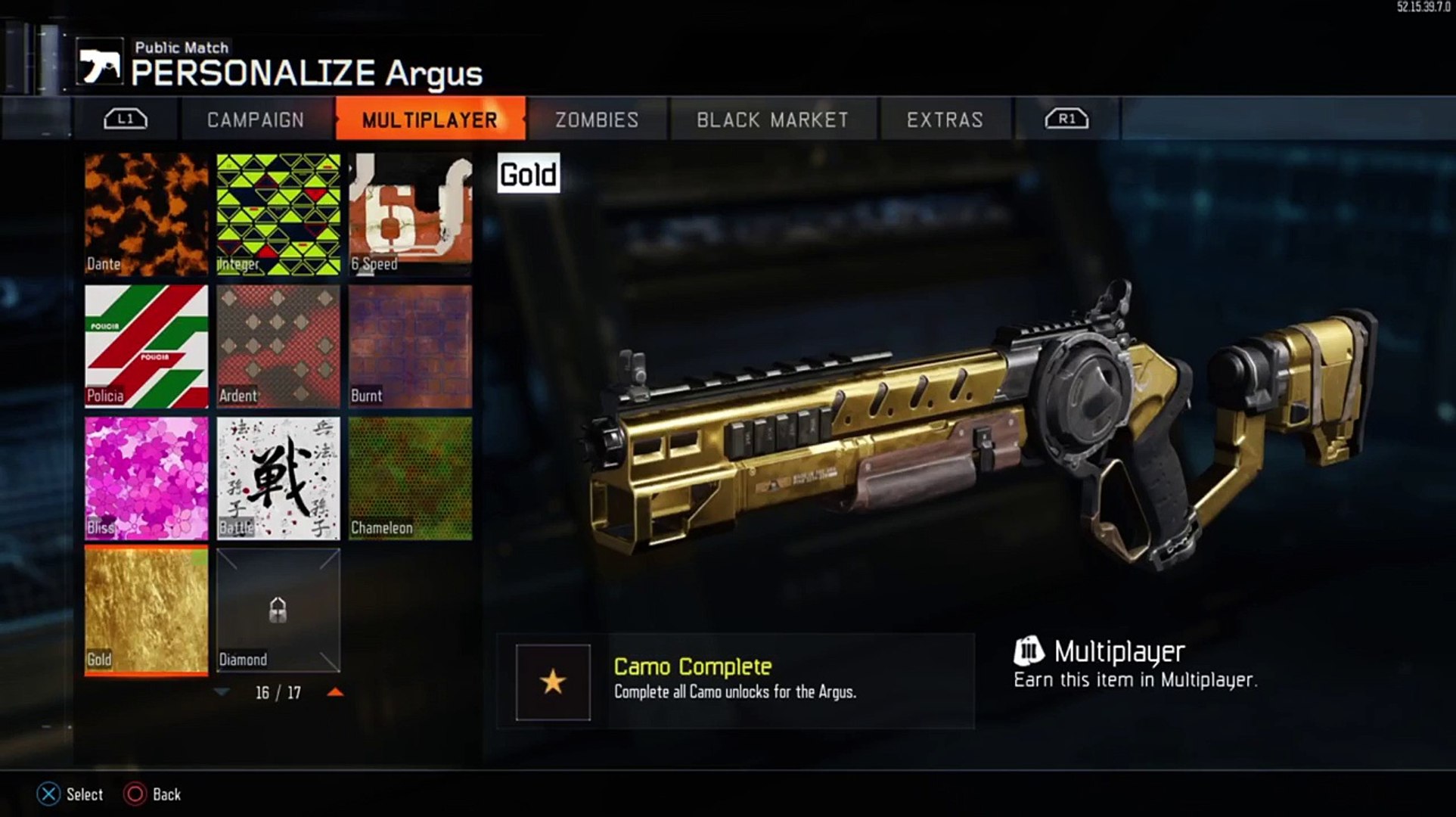The image size is (1456, 817).
Task: Click the locked Diamond camo tile
Action: click(278, 610)
